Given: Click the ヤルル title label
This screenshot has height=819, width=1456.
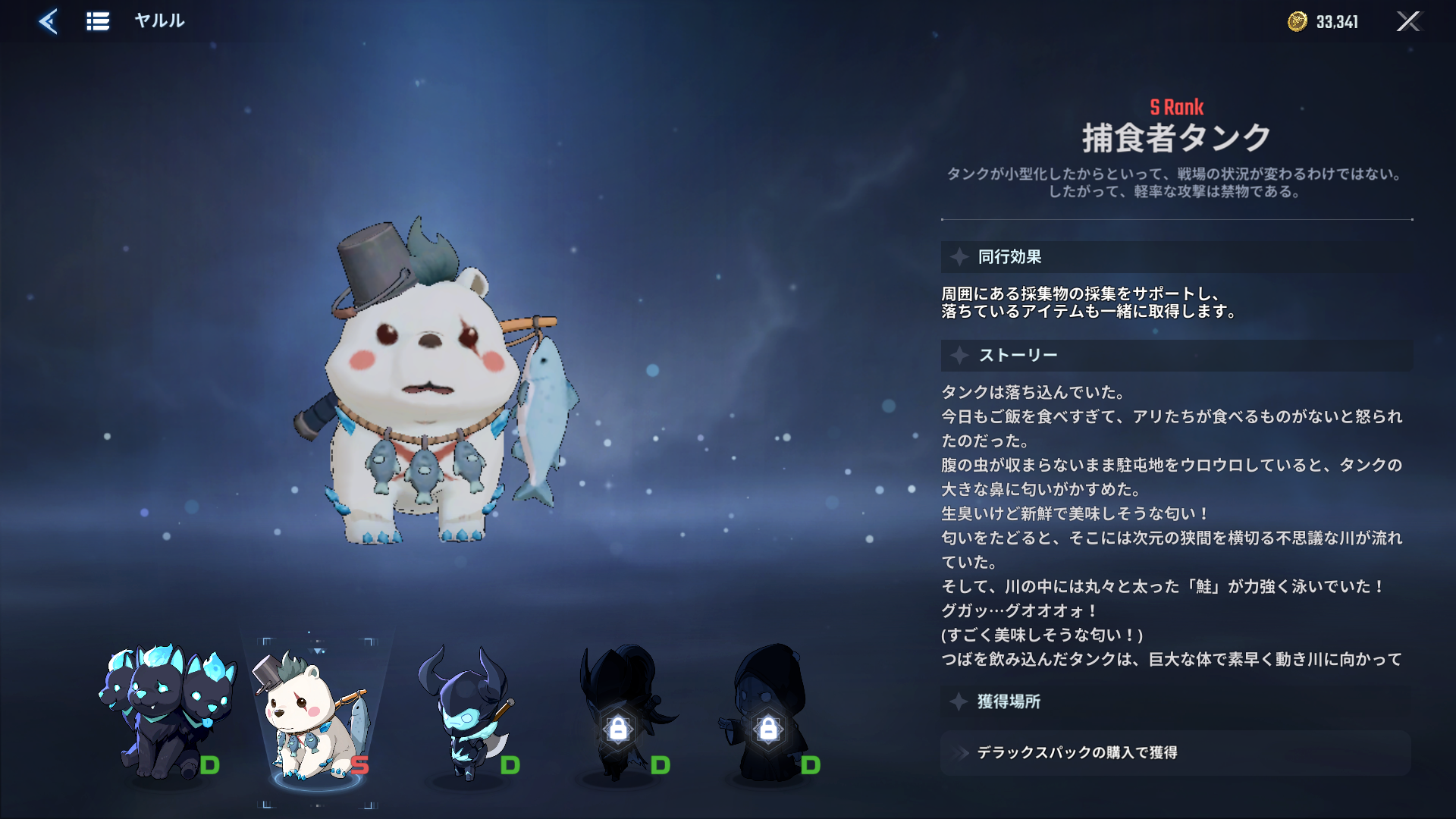Looking at the screenshot, I should 158,21.
